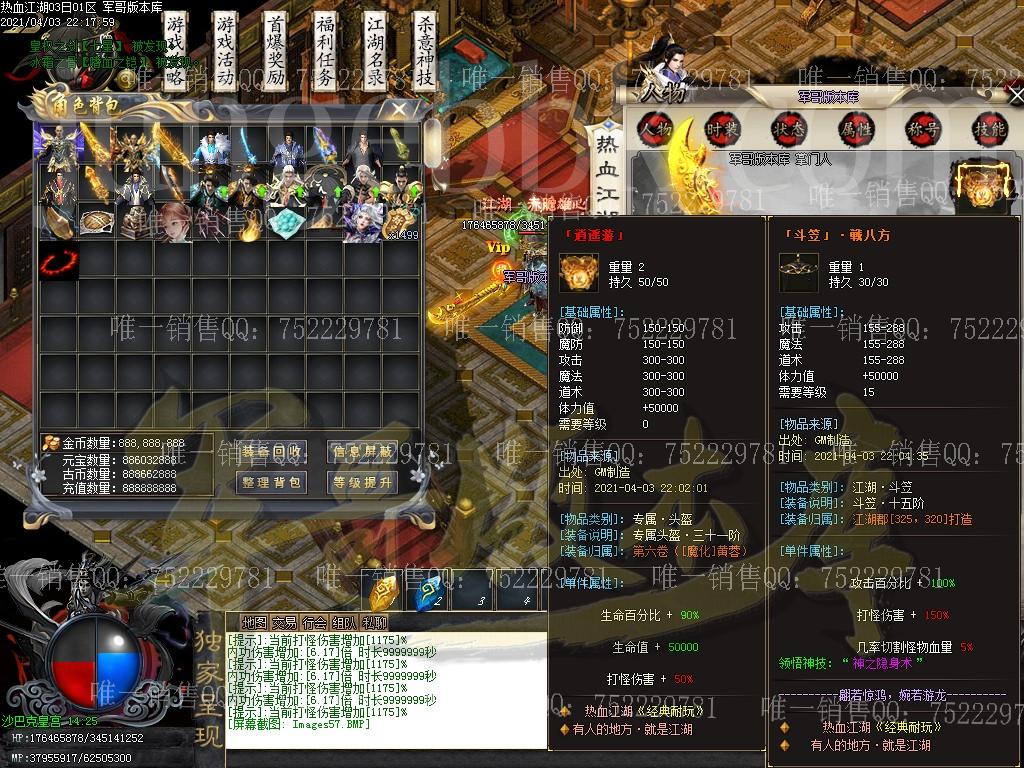Close the 人物 character panel
The image size is (1024, 768).
(x=1015, y=95)
